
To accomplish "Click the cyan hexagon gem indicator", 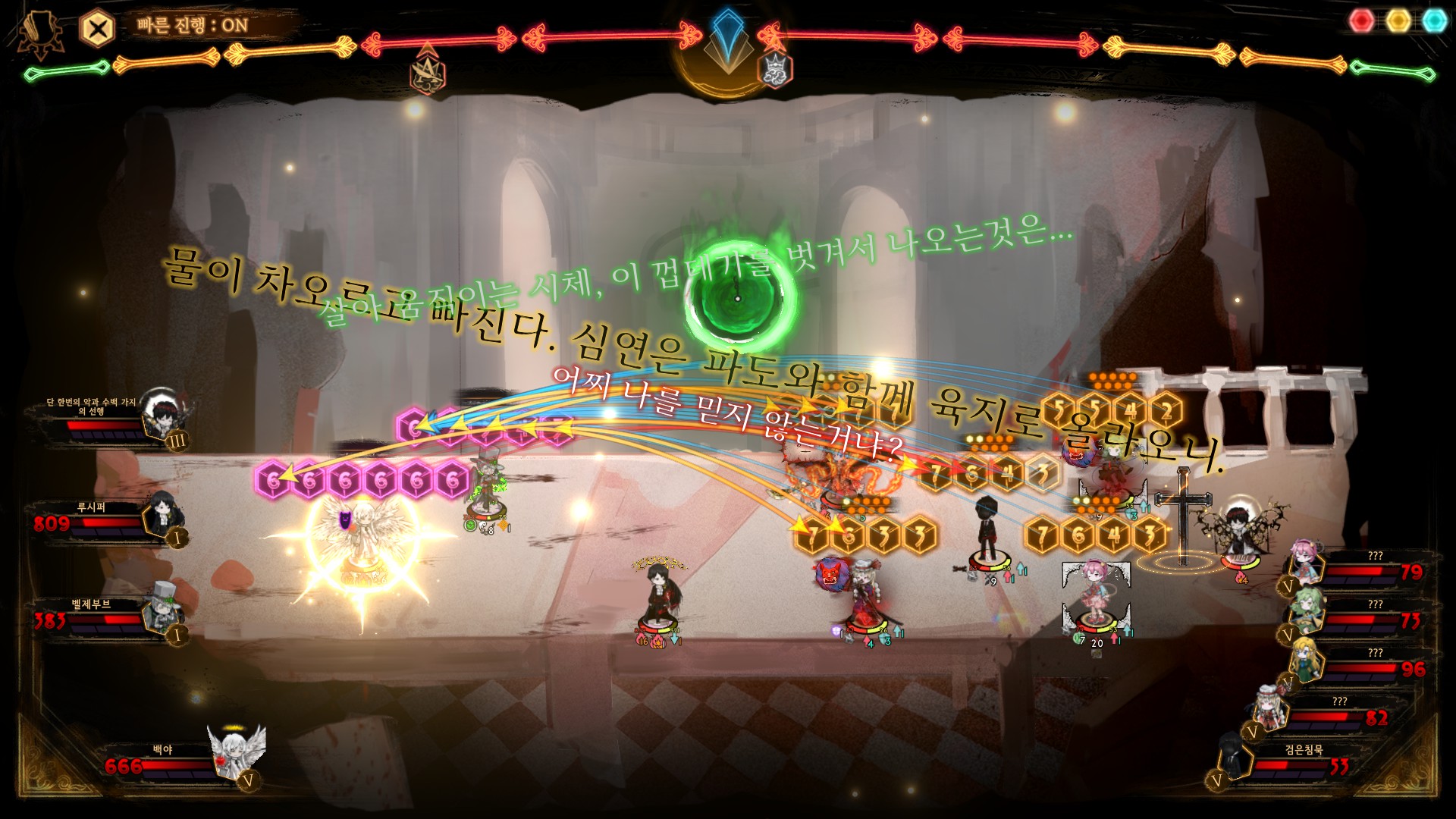I will (1434, 20).
